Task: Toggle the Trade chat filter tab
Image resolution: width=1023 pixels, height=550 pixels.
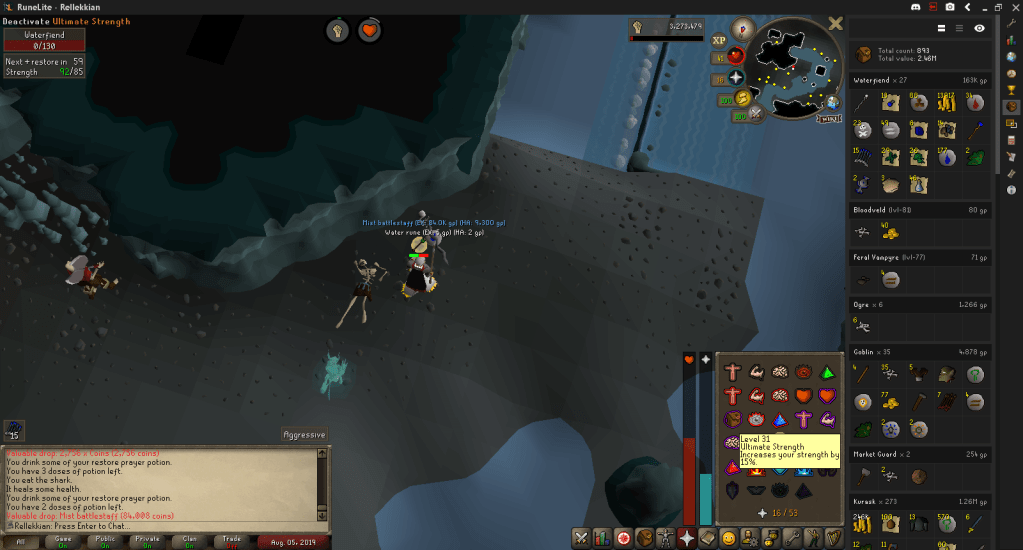Action: click(232, 540)
